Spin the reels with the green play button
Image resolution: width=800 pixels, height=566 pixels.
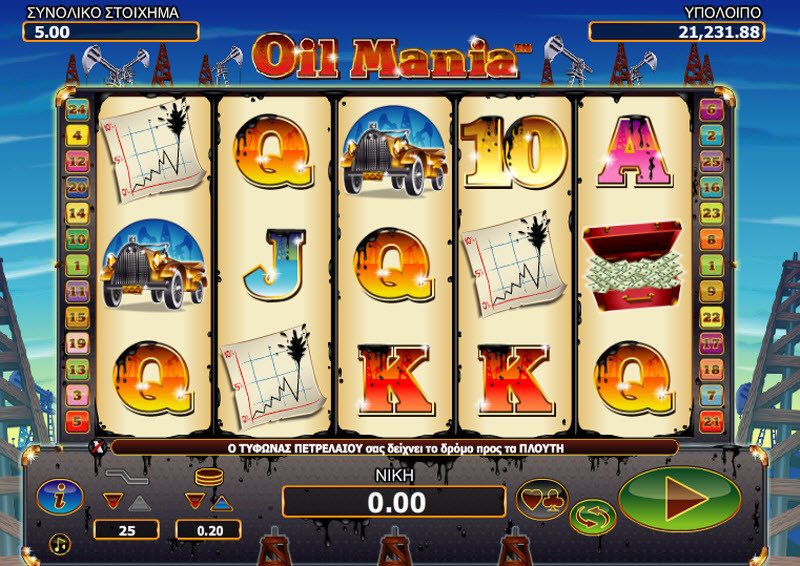coord(679,498)
